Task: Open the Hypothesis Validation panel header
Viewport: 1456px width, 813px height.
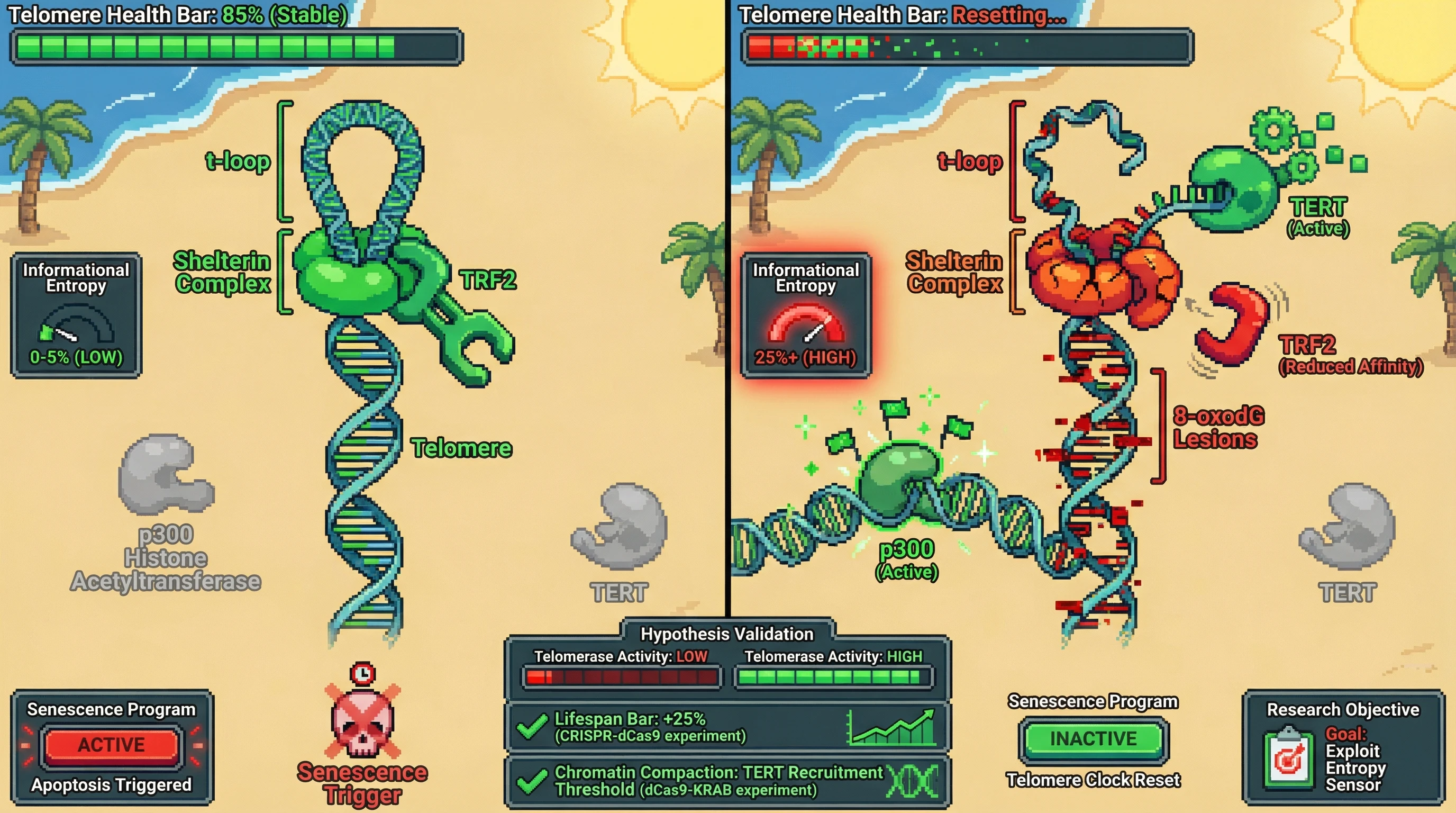Action: click(727, 634)
